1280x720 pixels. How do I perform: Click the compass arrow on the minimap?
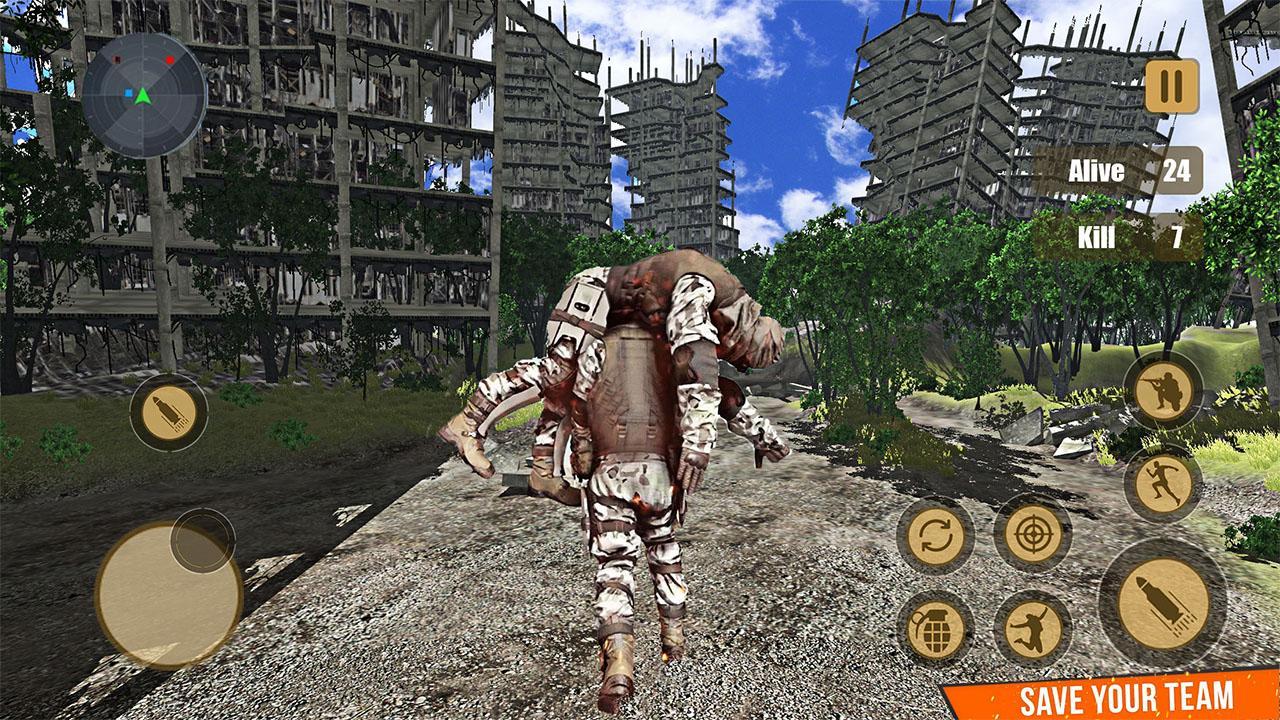point(142,97)
